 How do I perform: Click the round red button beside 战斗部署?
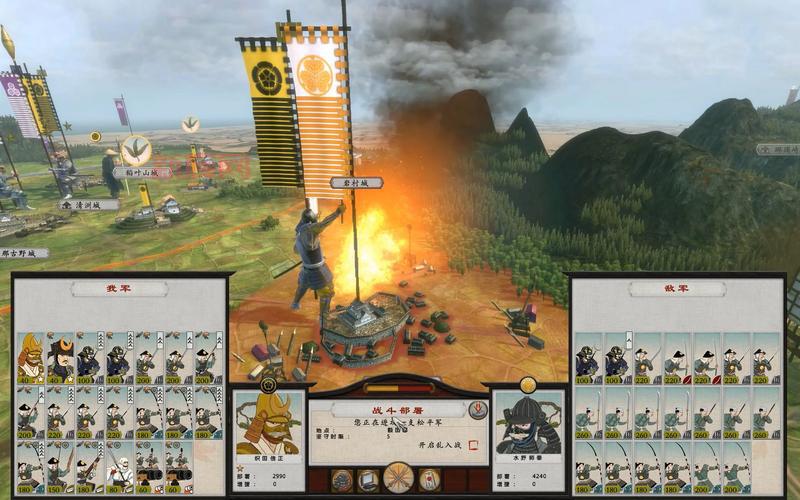pos(477,410)
